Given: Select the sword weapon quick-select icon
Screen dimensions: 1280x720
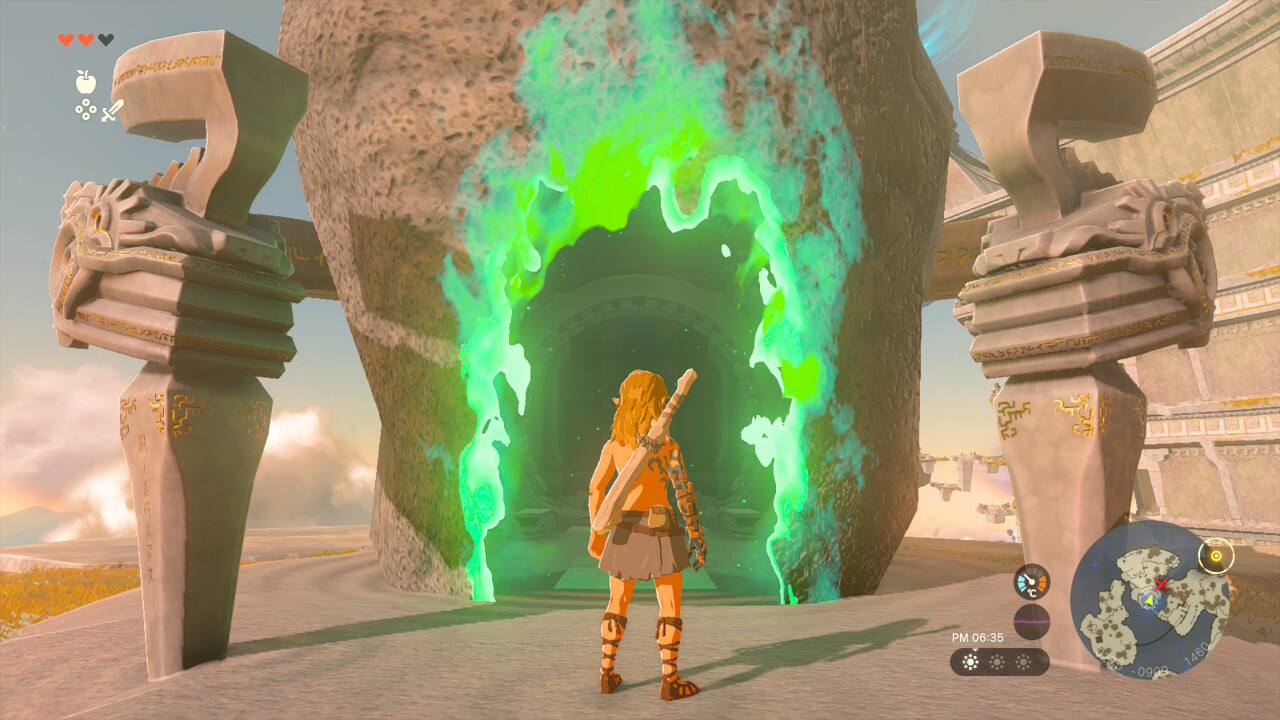Looking at the screenshot, I should [112, 110].
